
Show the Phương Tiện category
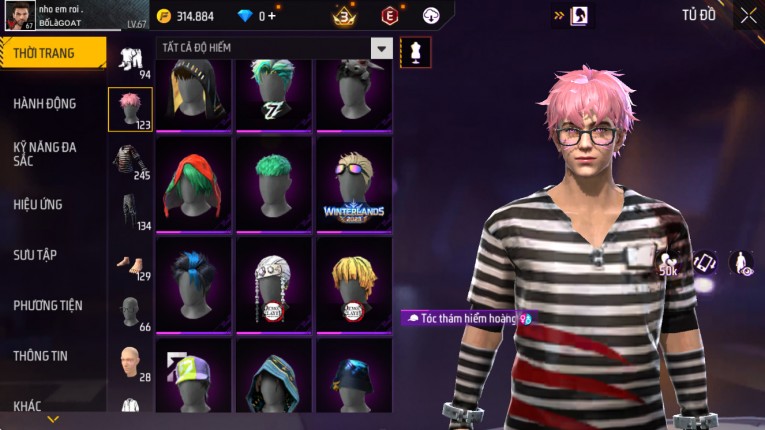[48, 305]
